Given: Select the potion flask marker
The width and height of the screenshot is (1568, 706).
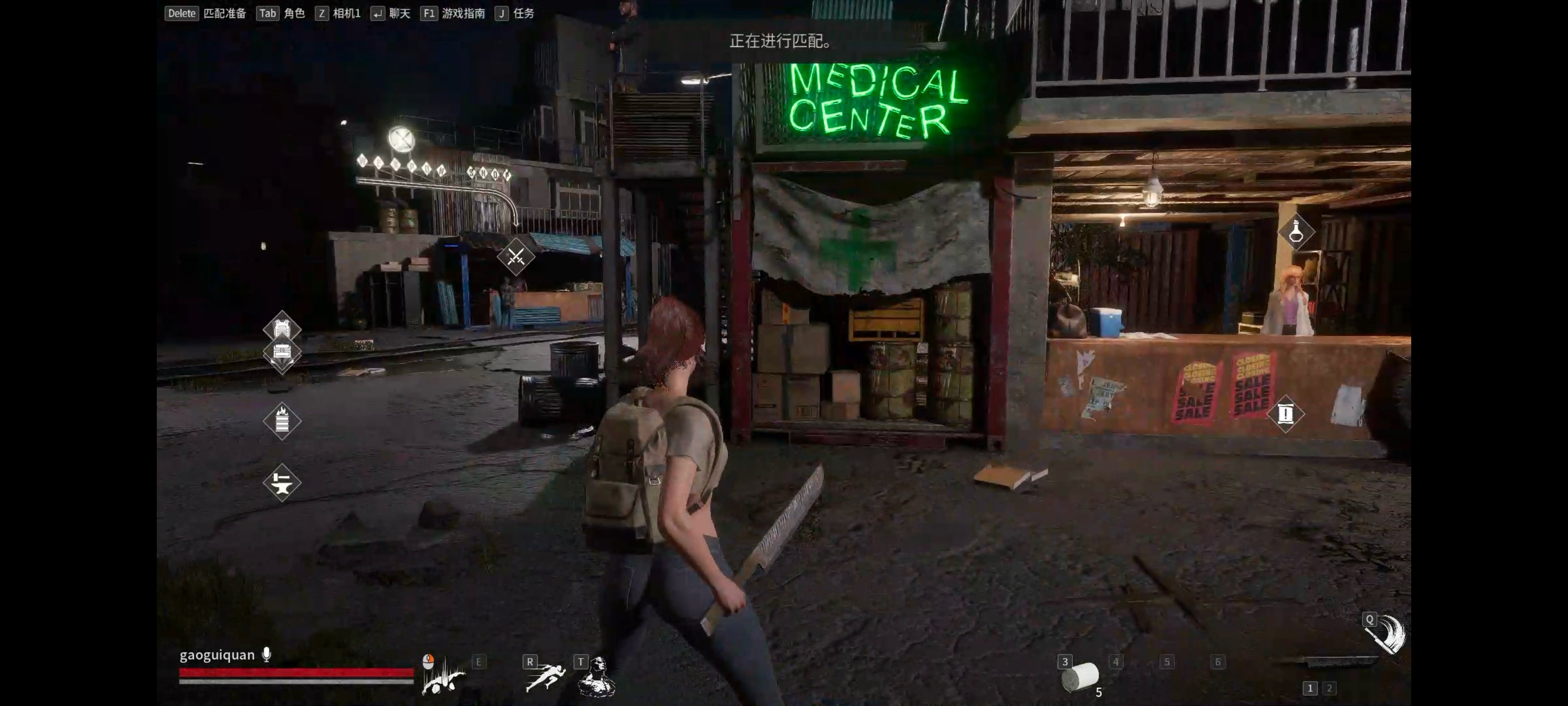Looking at the screenshot, I should pos(1295,231).
